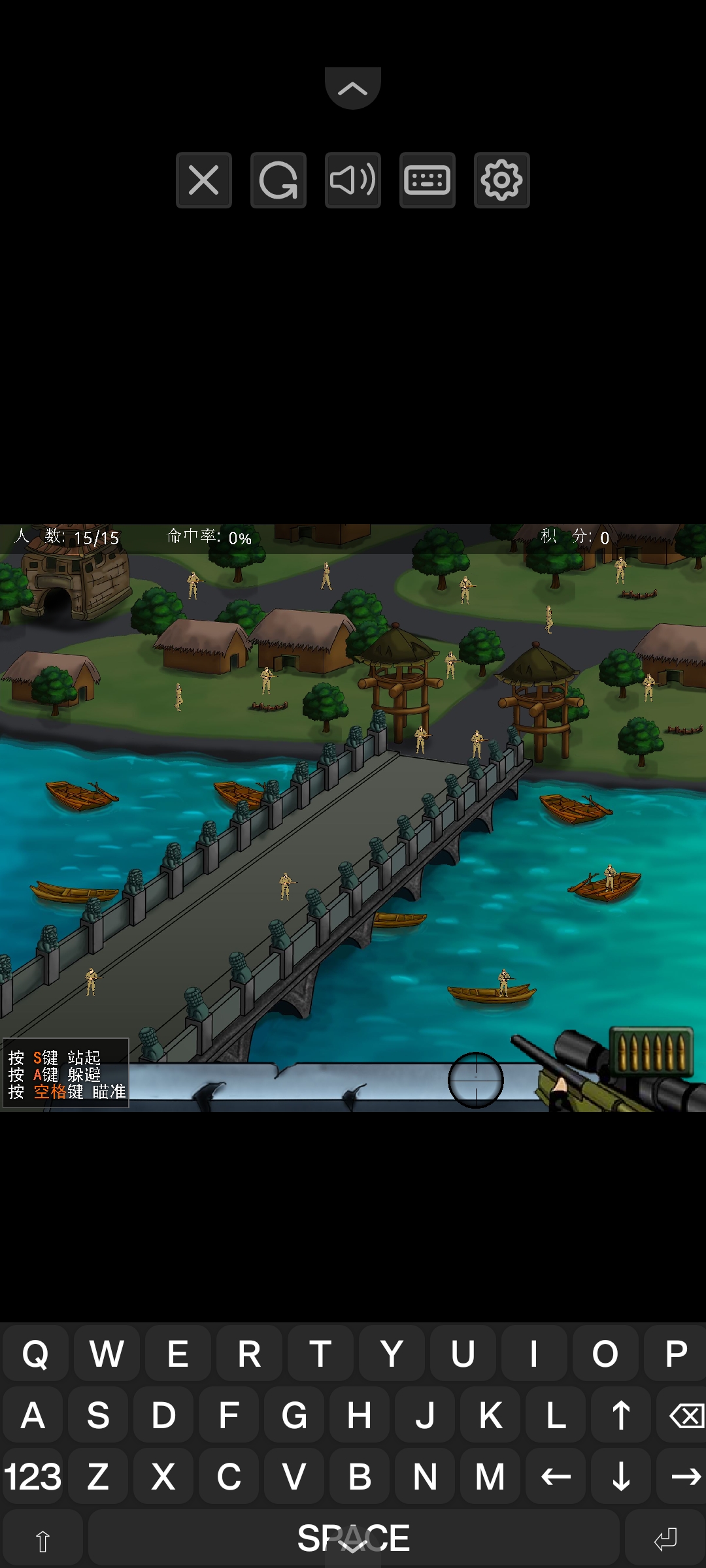The height and width of the screenshot is (1568, 706).
Task: Tap the SPACE bar on the virtual keyboard
Action: coord(353,1538)
